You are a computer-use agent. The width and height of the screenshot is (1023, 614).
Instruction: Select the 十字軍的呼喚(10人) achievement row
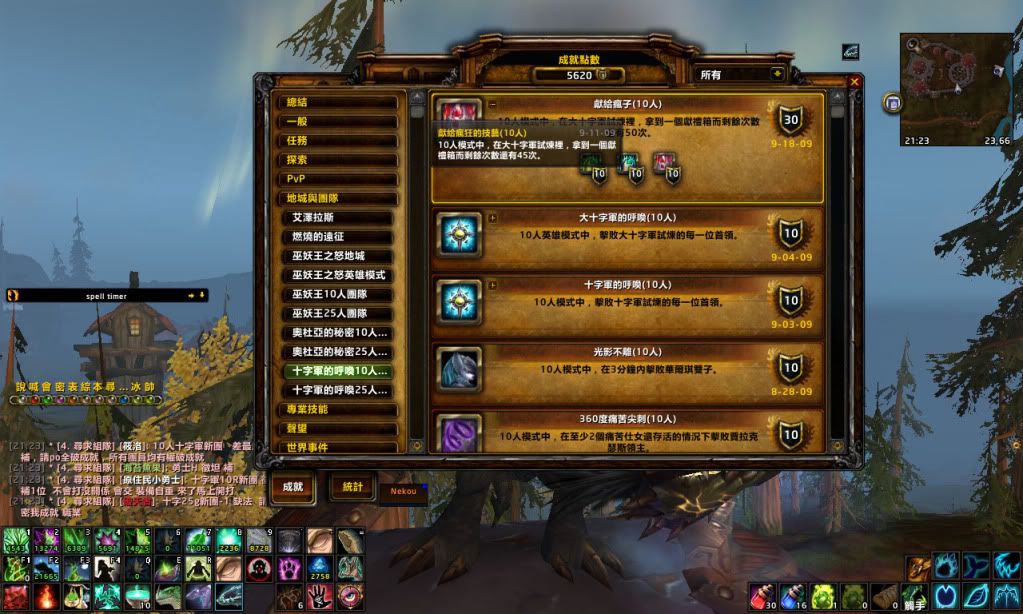tap(628, 299)
